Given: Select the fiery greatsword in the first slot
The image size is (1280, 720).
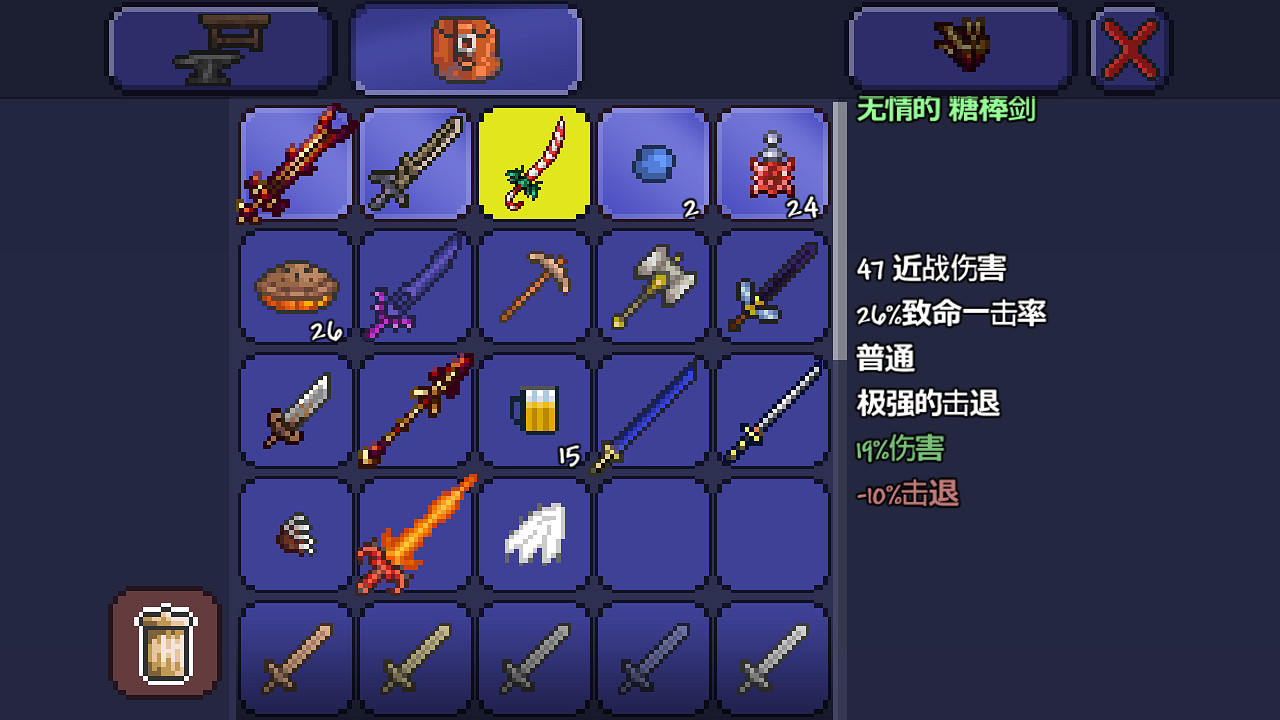Looking at the screenshot, I should (294, 163).
